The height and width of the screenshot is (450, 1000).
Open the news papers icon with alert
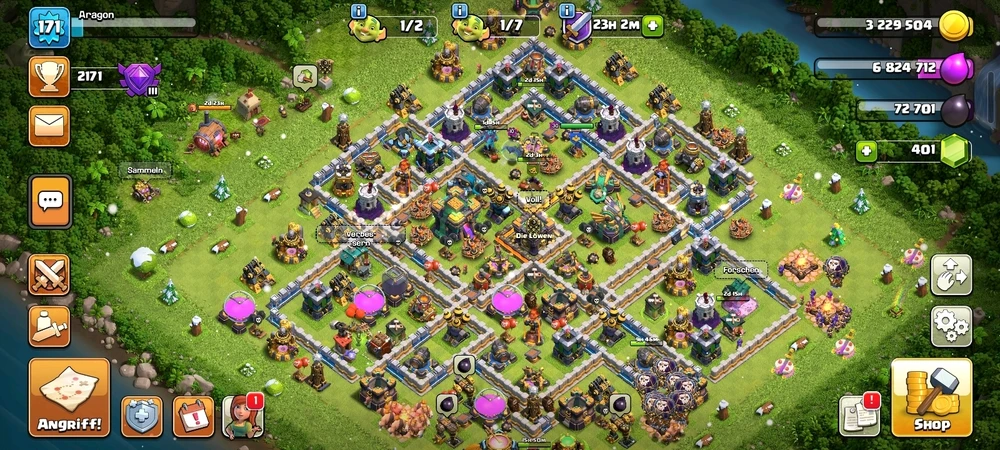coord(859,414)
